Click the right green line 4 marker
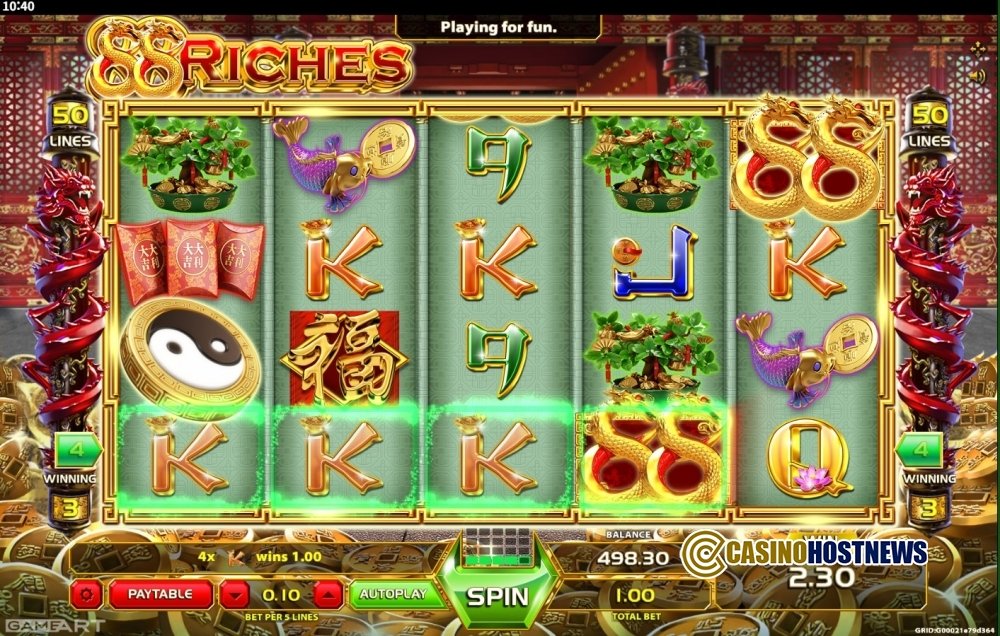 point(926,452)
